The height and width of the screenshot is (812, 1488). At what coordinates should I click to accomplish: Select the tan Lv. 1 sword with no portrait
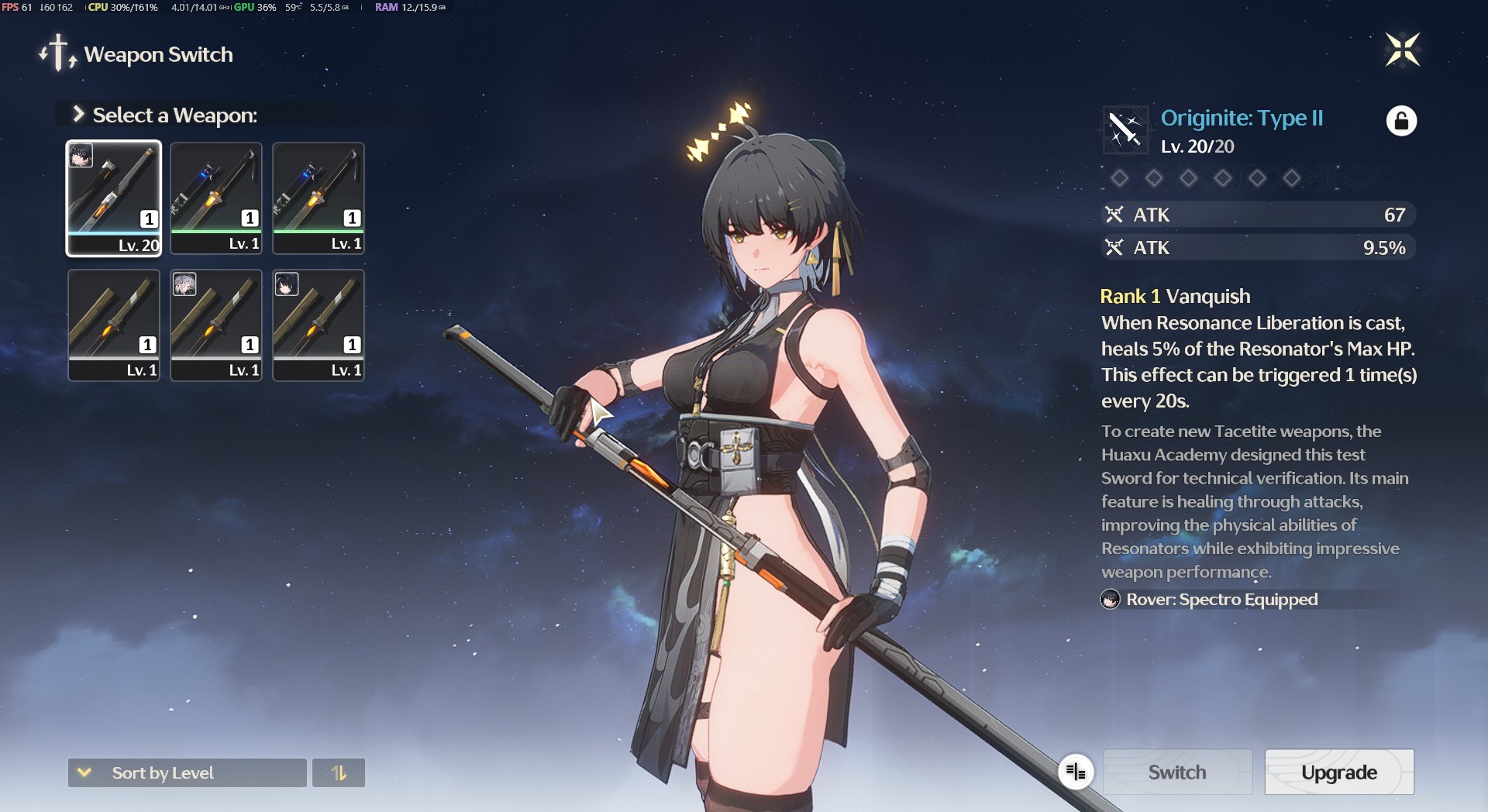[114, 325]
